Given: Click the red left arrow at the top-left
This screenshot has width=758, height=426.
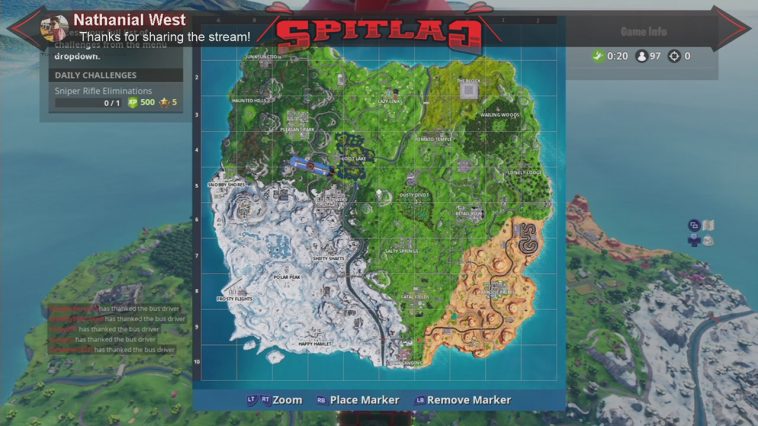Looking at the screenshot, I should point(25,28).
